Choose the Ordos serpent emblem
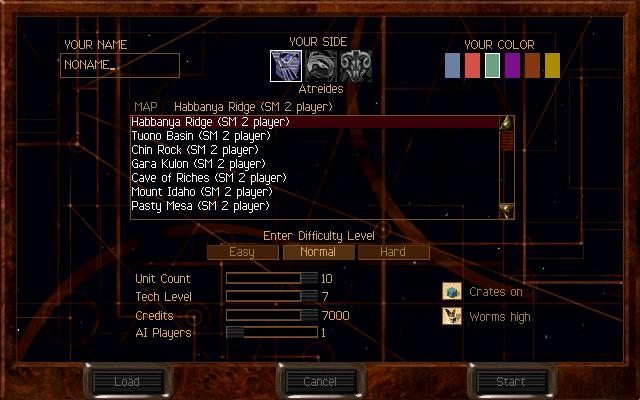This screenshot has width=640, height=400. coord(320,66)
